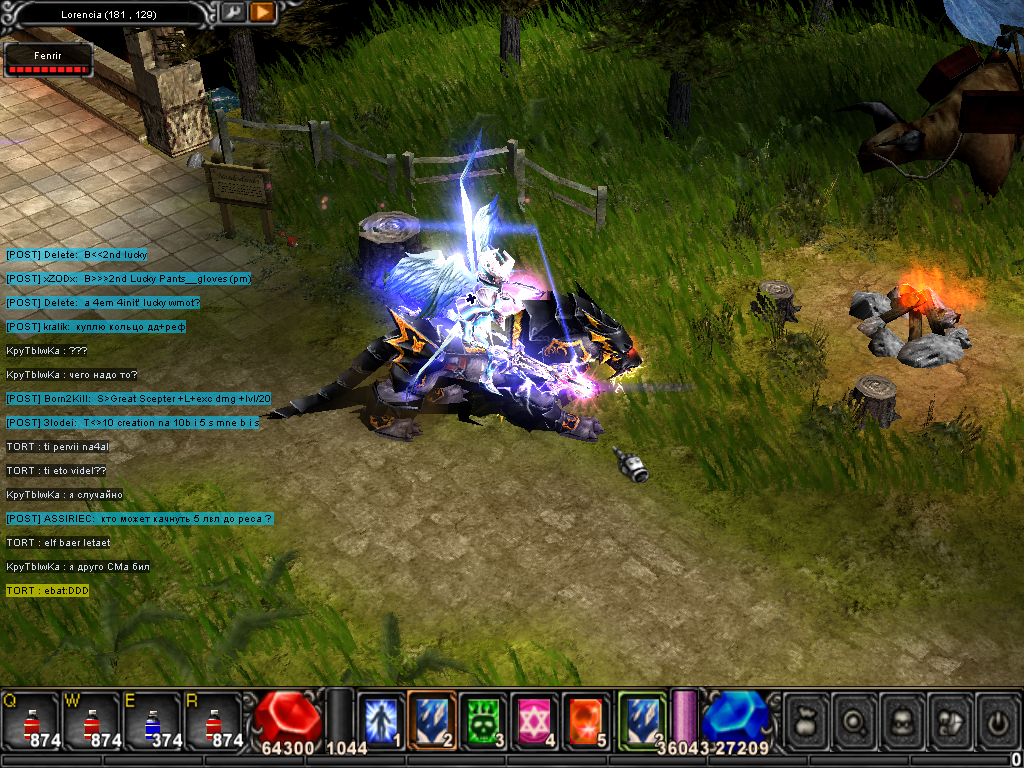Image resolution: width=1024 pixels, height=768 pixels.
Task: Open the green-framed current skill slot
Action: coord(642,720)
